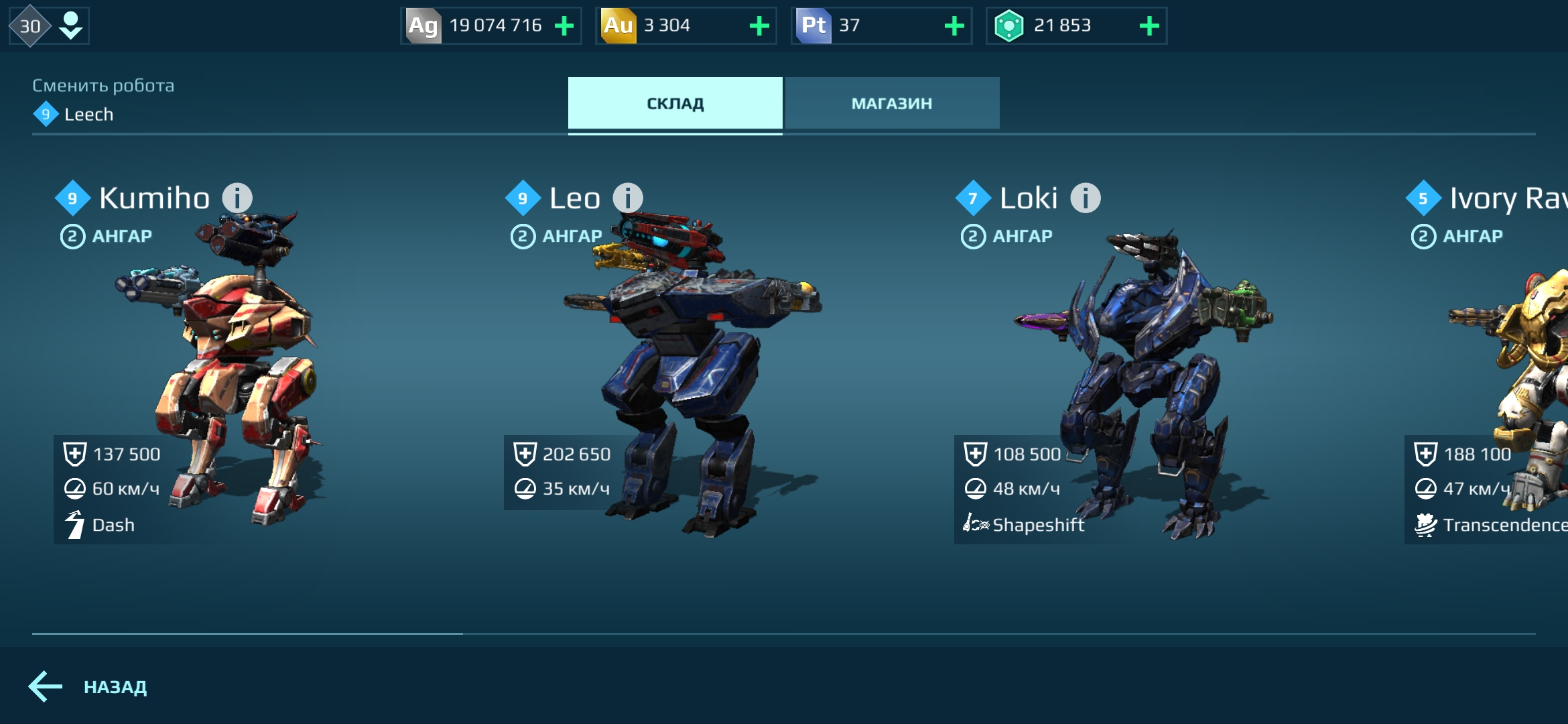Open Leo robot info details
The height and width of the screenshot is (724, 1568).
pyautogui.click(x=628, y=198)
